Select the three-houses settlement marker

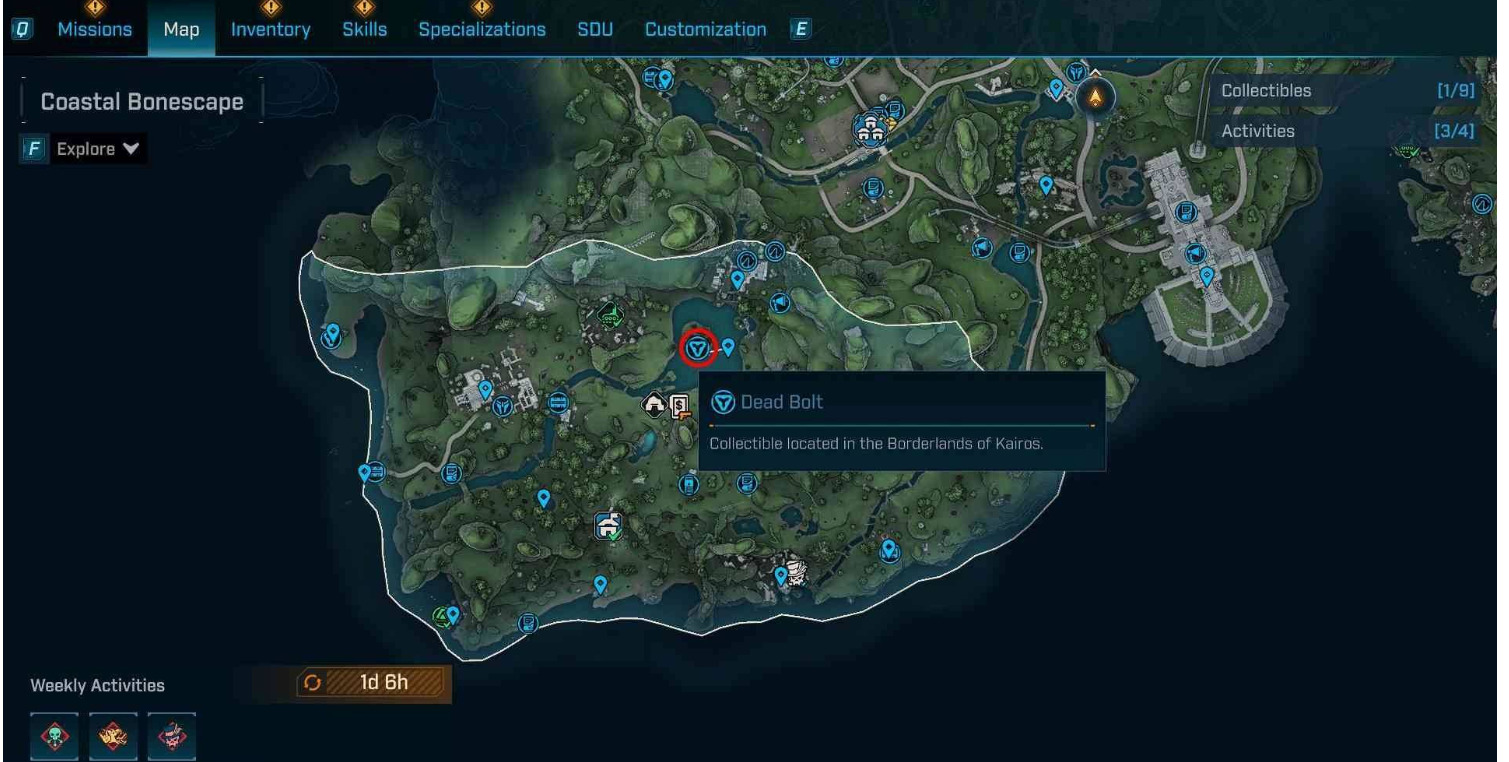tap(867, 128)
